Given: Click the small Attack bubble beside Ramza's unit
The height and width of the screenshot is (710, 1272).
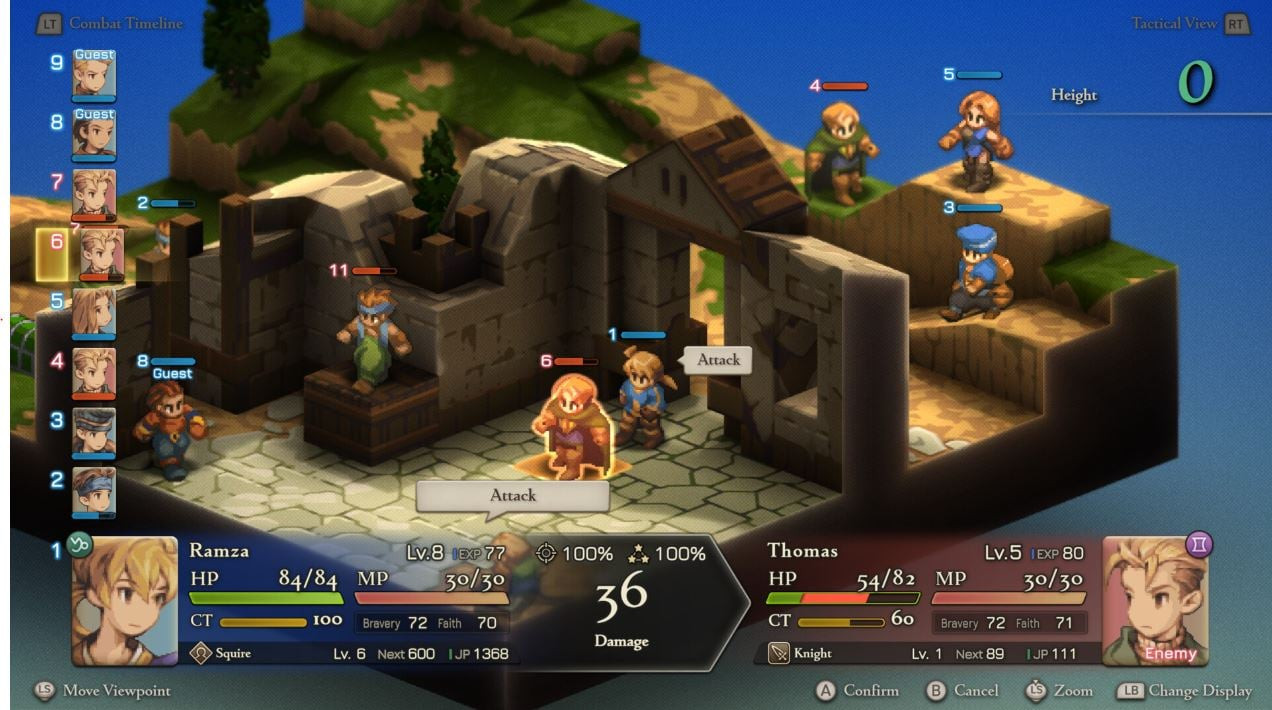Looking at the screenshot, I should click(x=718, y=360).
